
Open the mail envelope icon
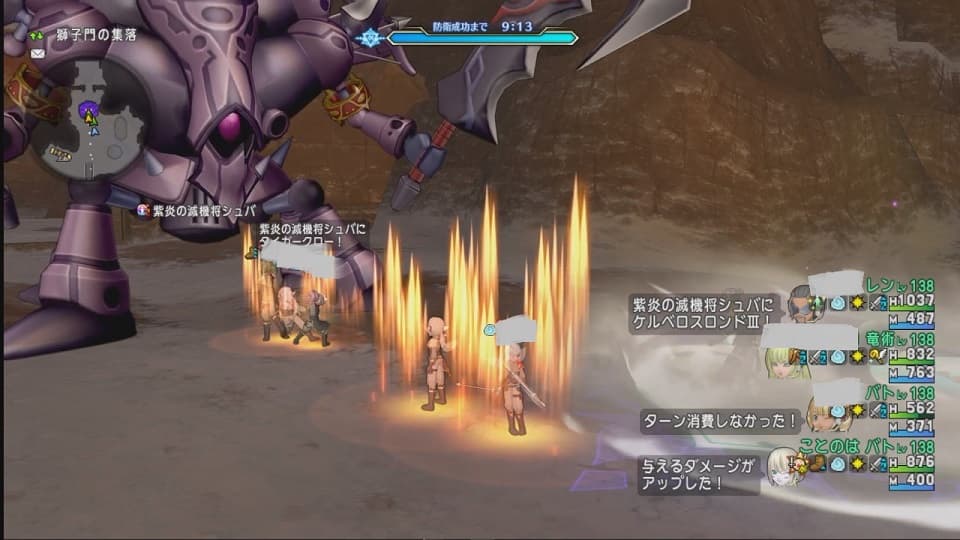[38, 53]
